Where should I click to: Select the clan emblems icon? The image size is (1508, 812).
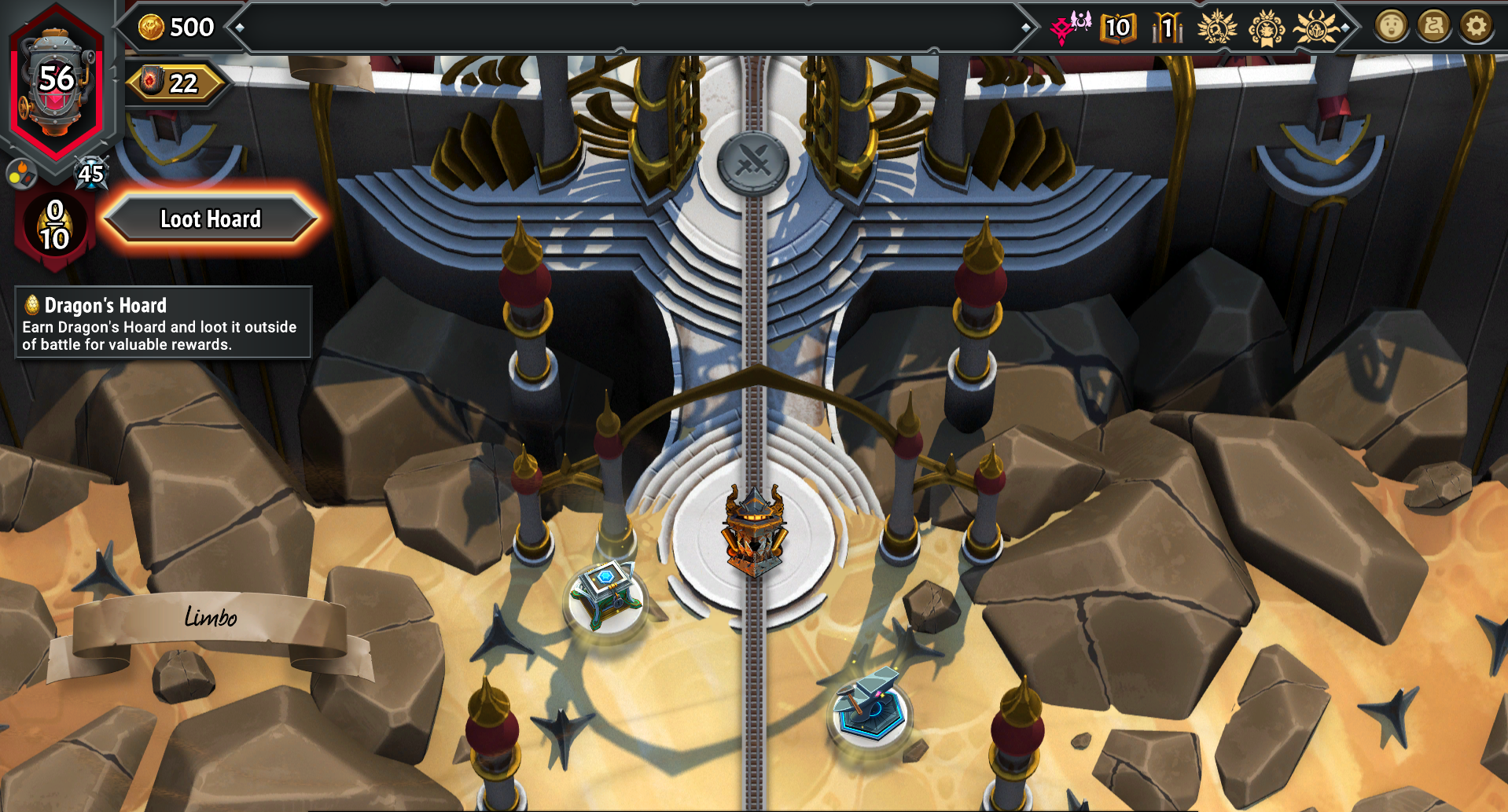(x=1071, y=28)
